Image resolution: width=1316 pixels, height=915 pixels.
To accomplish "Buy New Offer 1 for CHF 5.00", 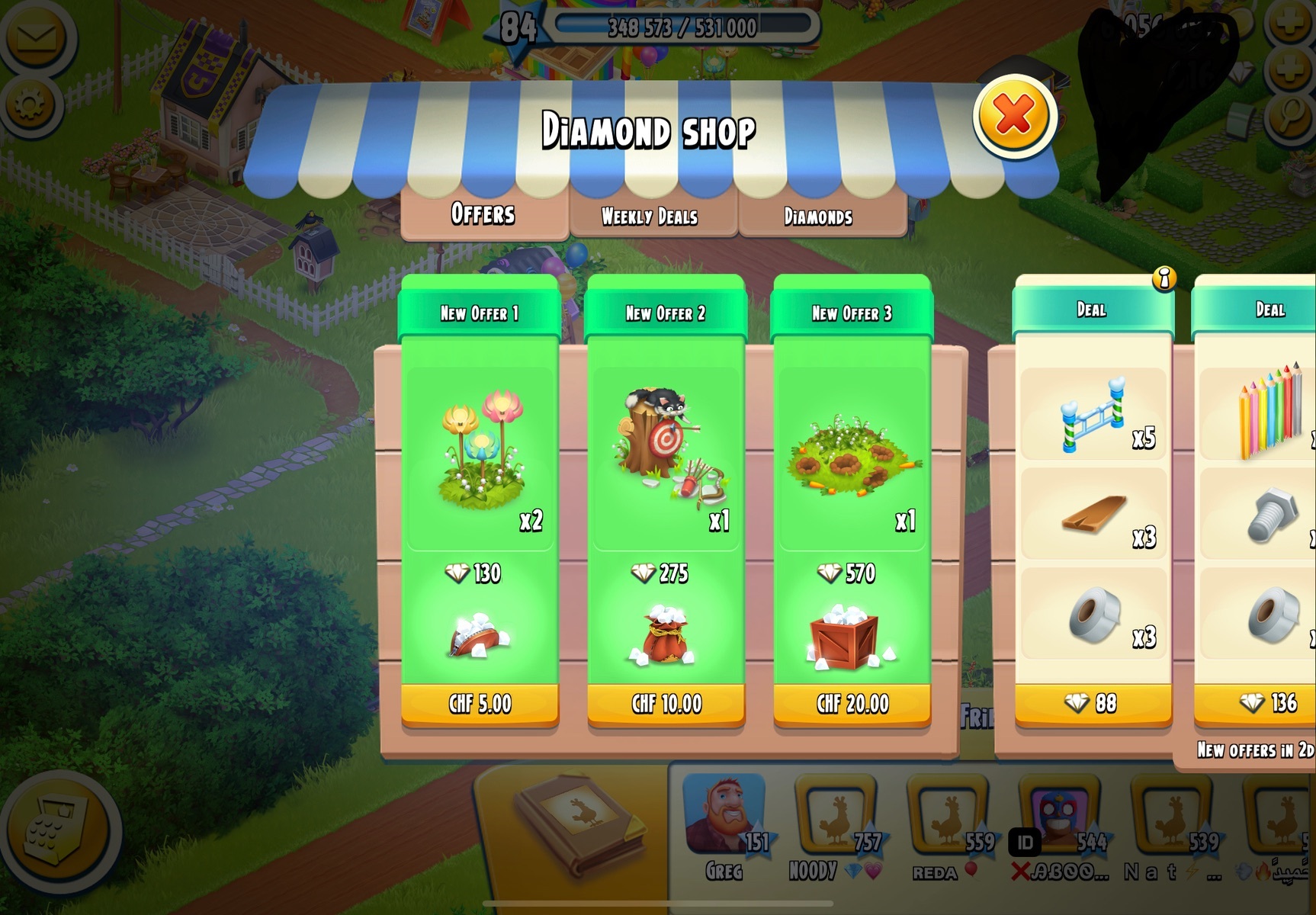I will point(480,703).
